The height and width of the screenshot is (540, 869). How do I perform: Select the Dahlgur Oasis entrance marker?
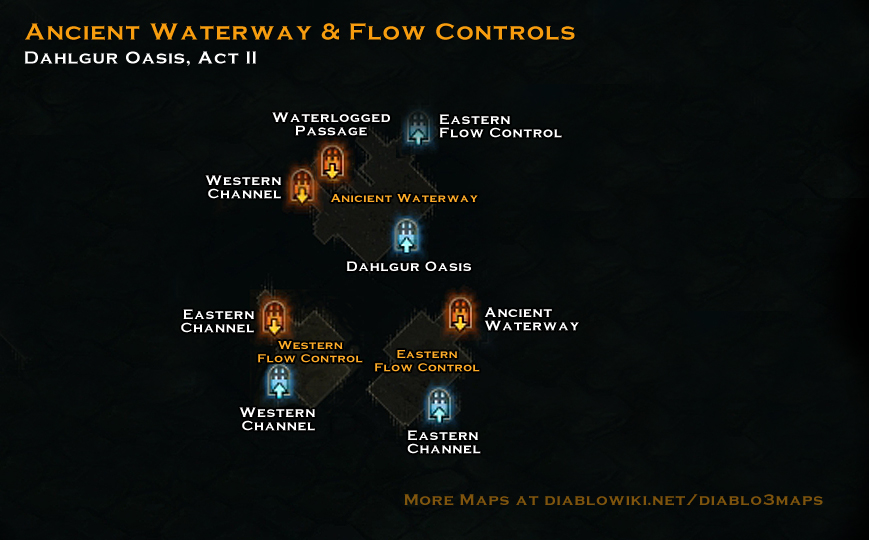(406, 238)
